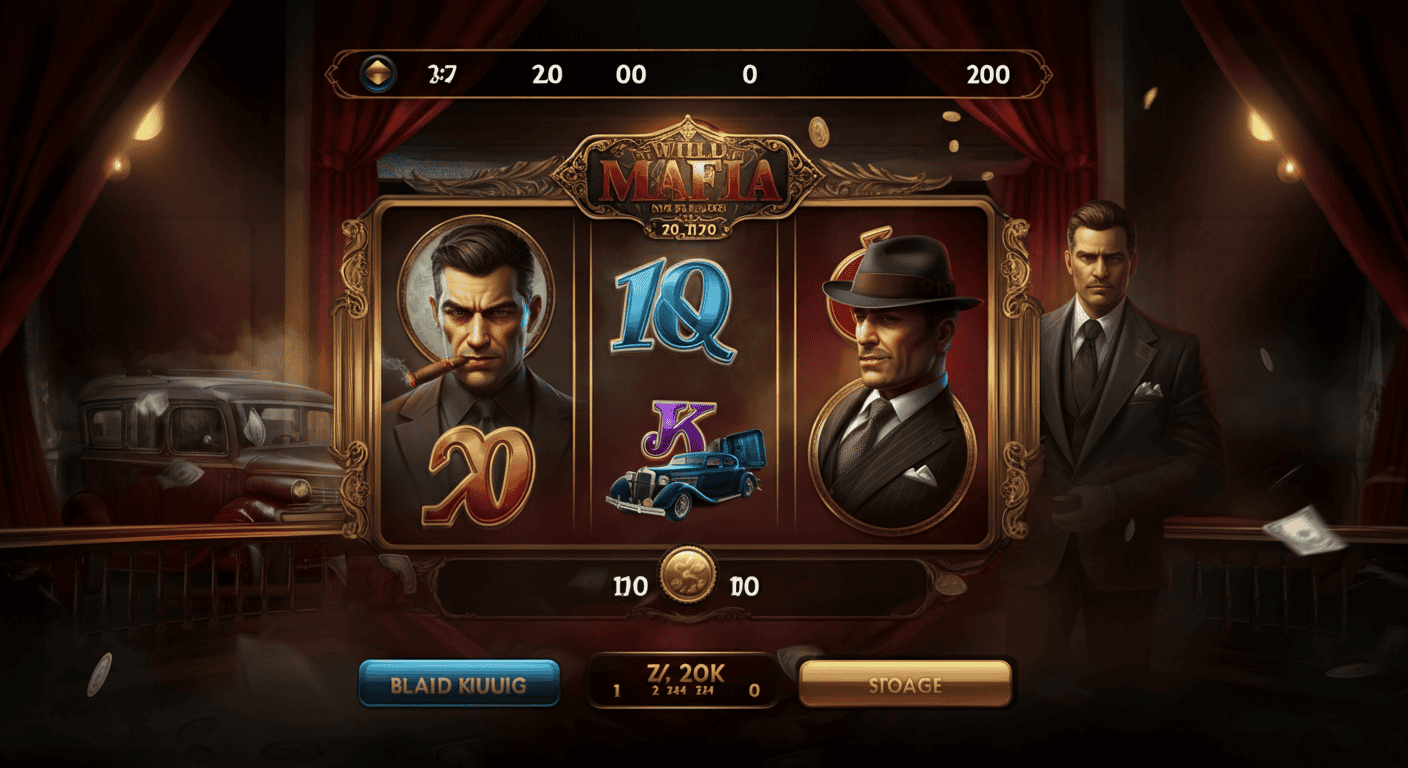Click the 0 value in the top stats bar

749,73
